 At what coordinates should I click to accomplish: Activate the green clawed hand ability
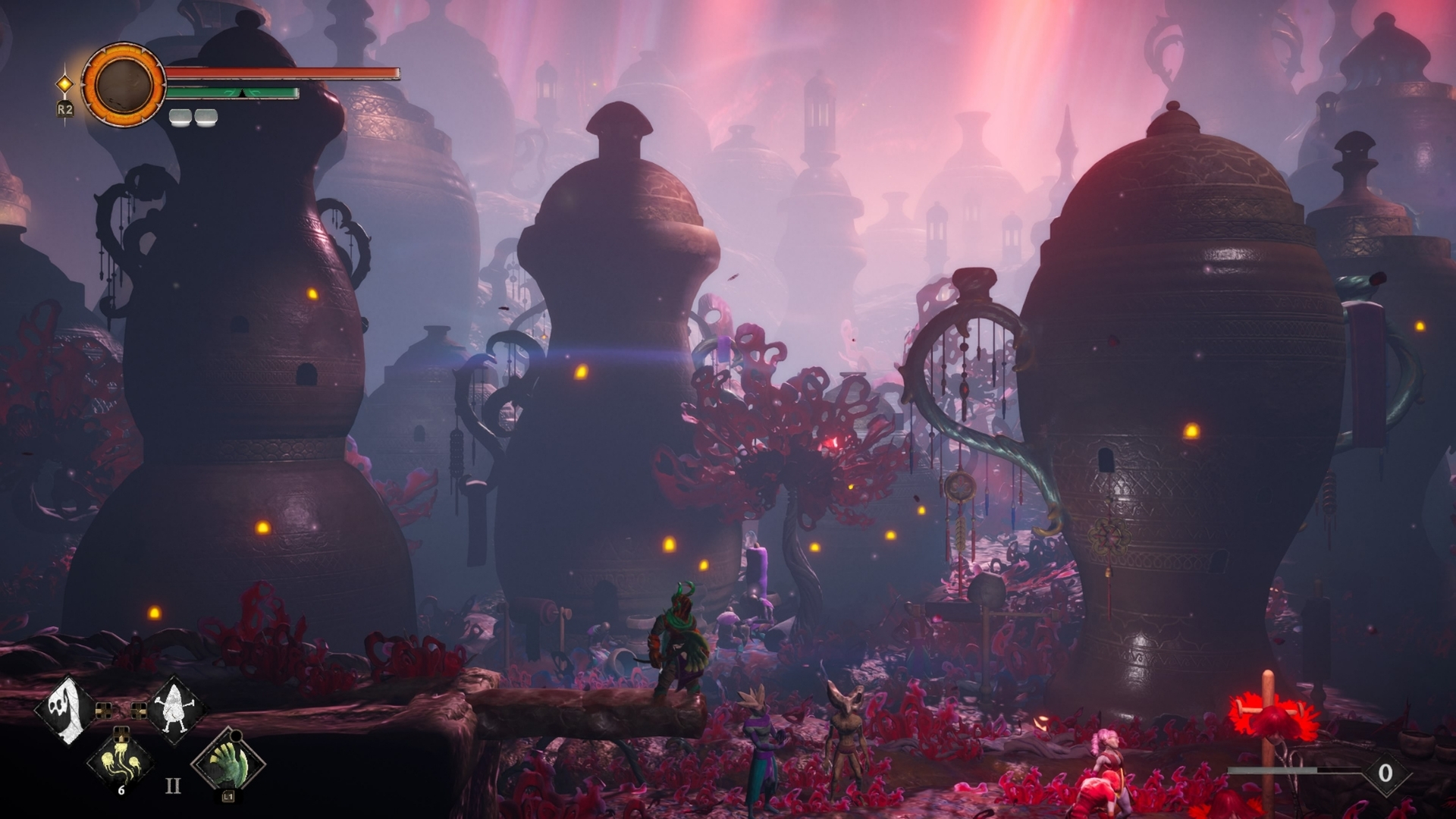[228, 762]
